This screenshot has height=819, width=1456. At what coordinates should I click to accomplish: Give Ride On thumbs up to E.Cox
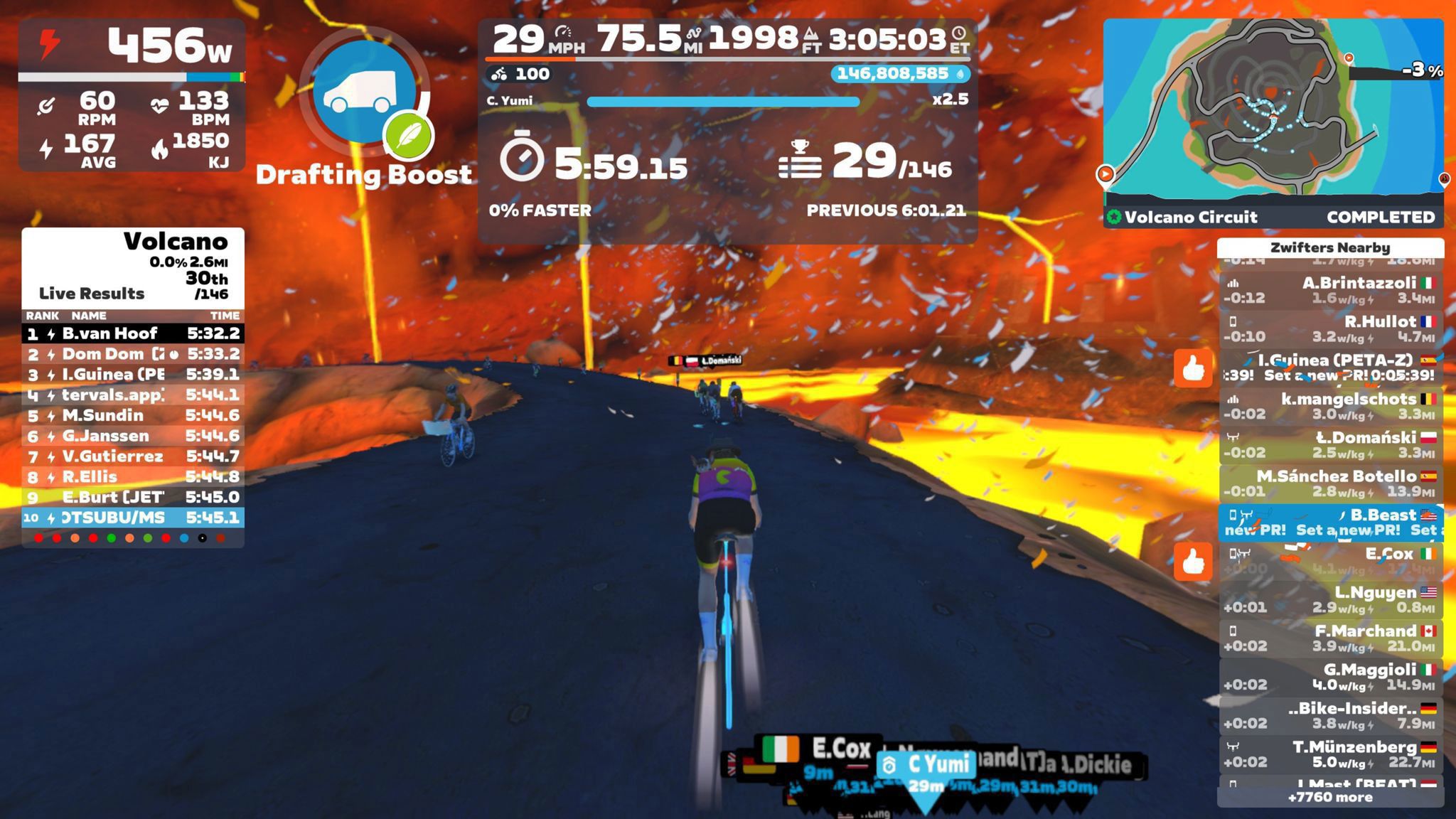(1192, 562)
